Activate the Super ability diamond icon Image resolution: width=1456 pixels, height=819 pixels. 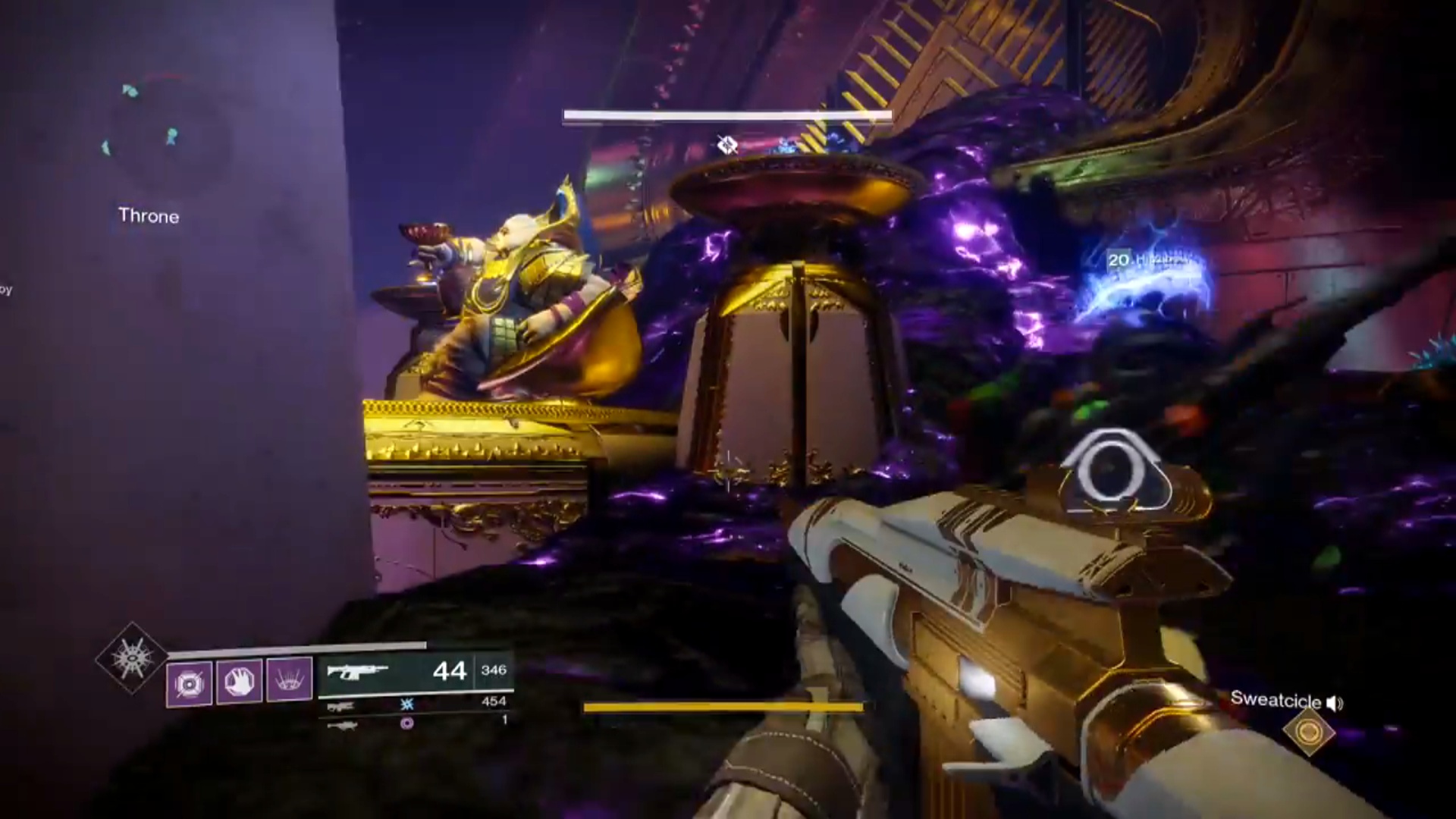(x=132, y=657)
